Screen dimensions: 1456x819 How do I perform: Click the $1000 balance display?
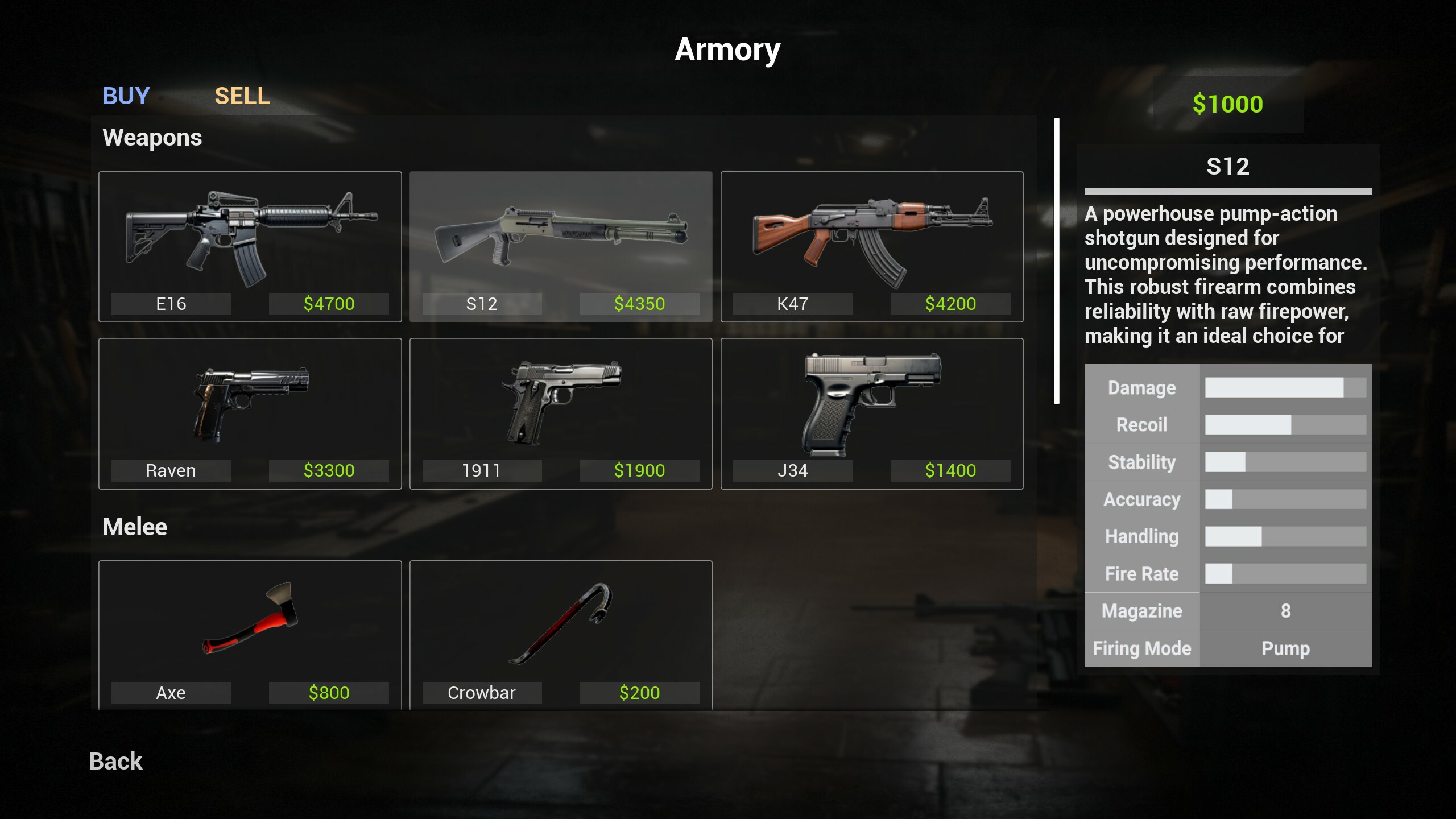point(1228,104)
